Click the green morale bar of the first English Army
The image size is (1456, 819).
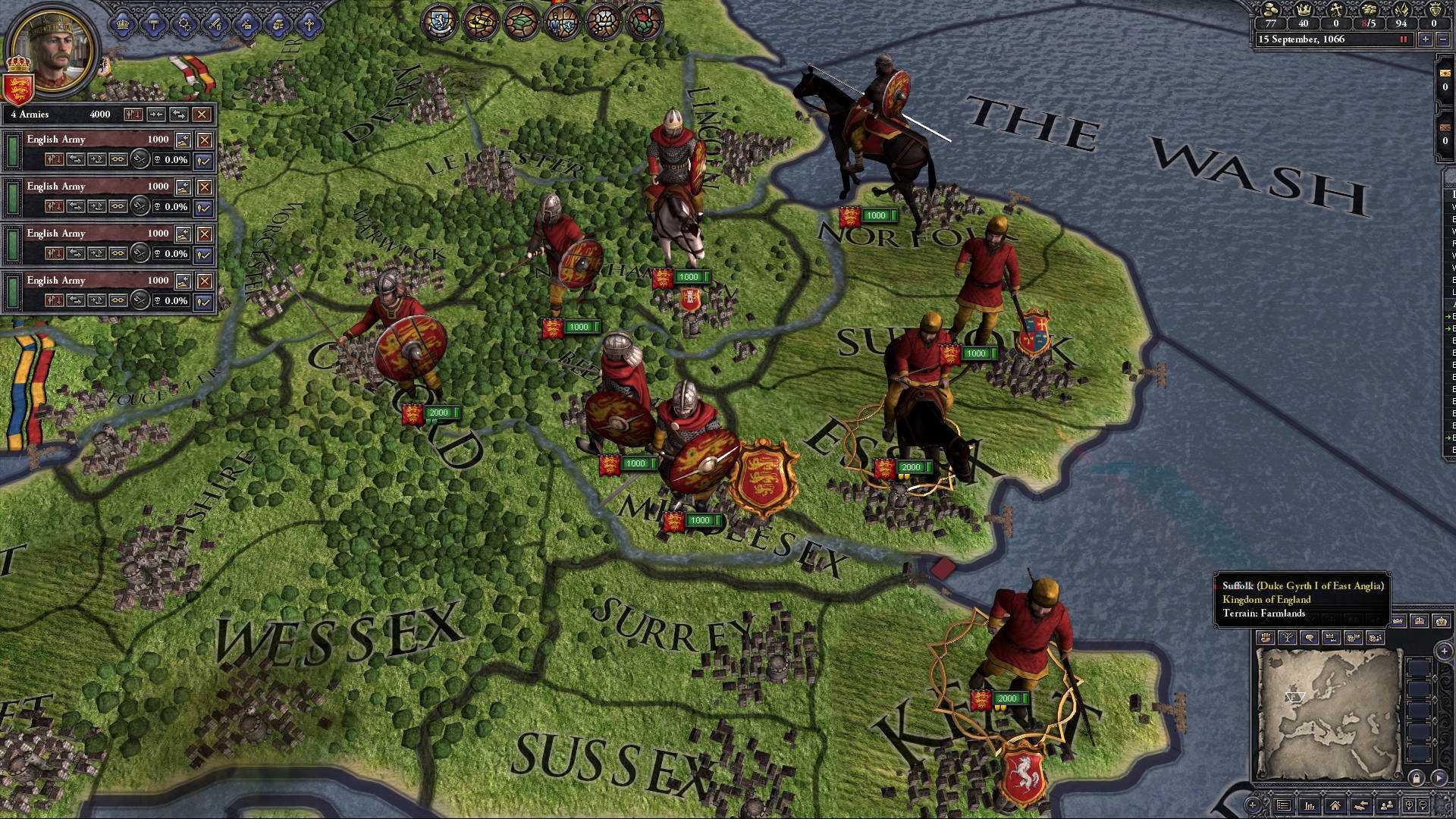click(x=13, y=152)
